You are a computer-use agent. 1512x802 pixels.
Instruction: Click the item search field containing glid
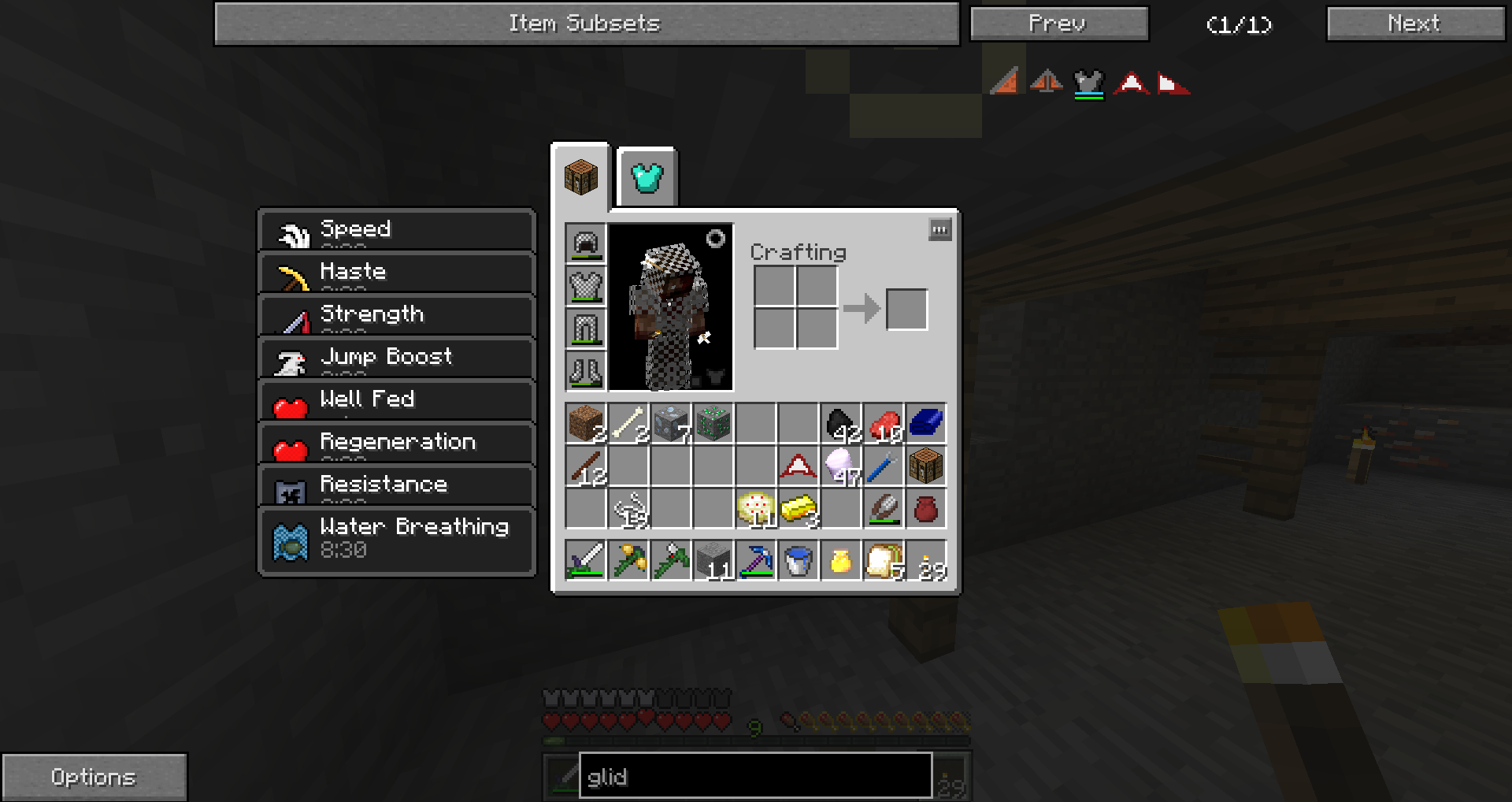pos(754,777)
